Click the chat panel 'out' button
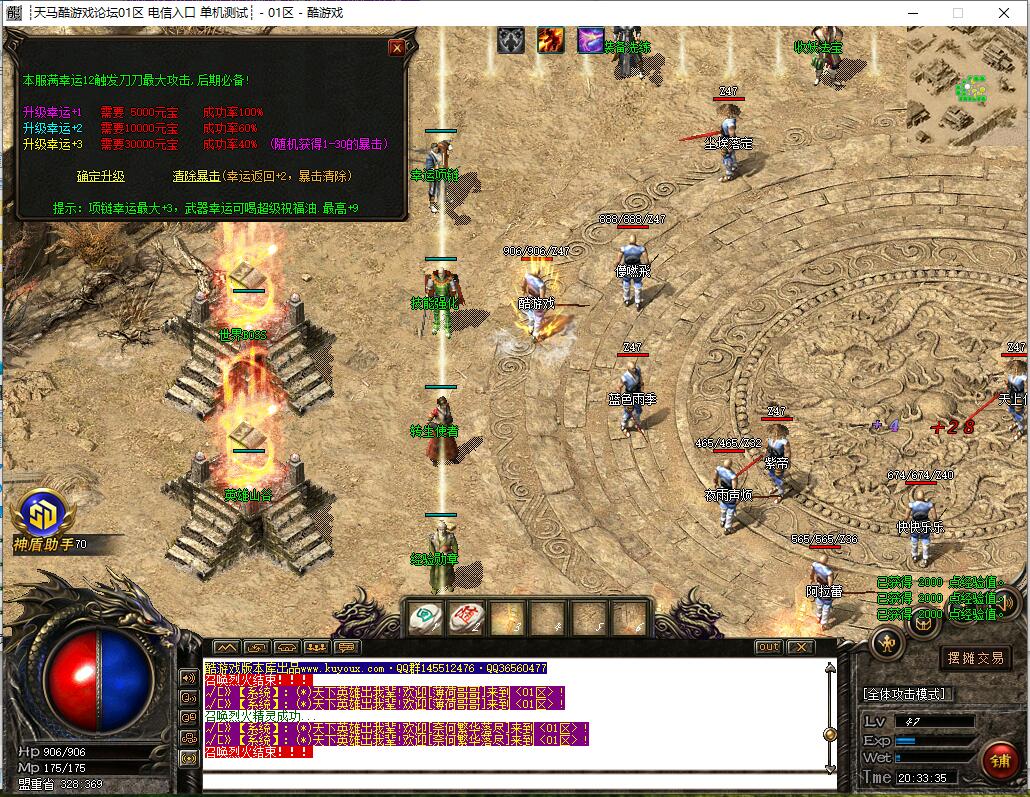The height and width of the screenshot is (797, 1030). (768, 647)
